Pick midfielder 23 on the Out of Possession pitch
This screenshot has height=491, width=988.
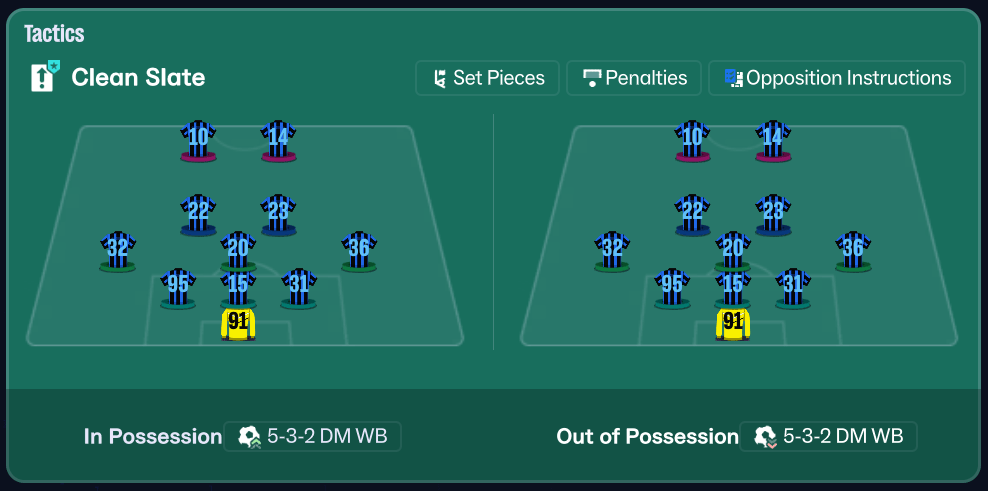click(773, 212)
